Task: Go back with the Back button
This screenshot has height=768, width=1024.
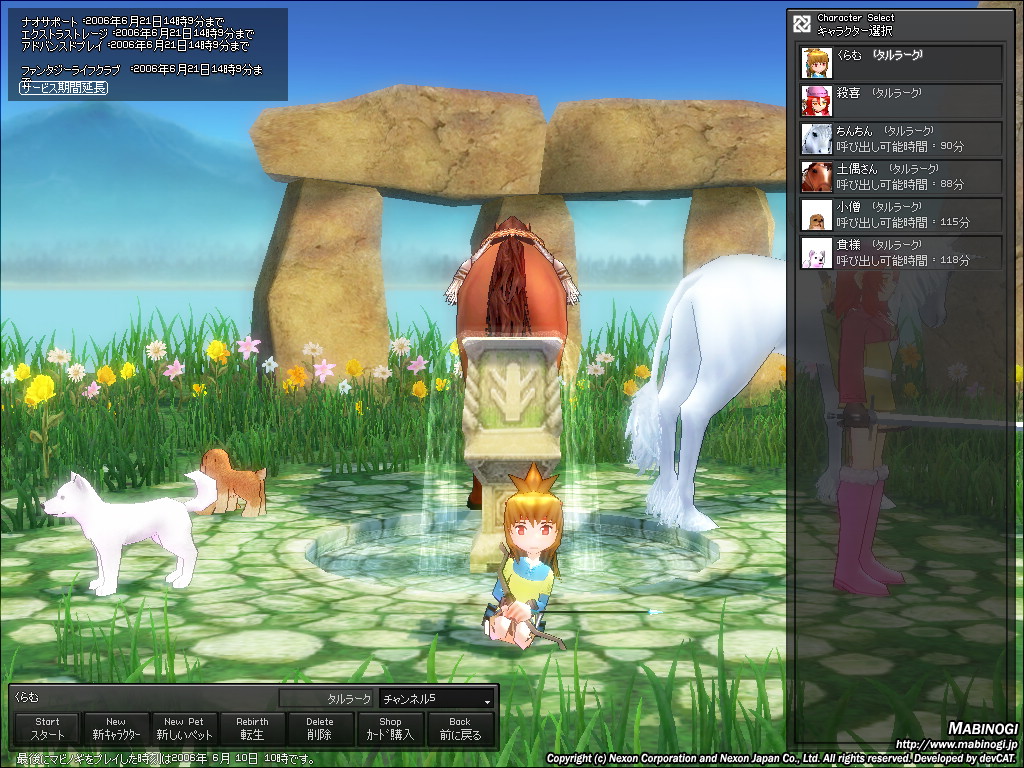Action: pyautogui.click(x=460, y=728)
